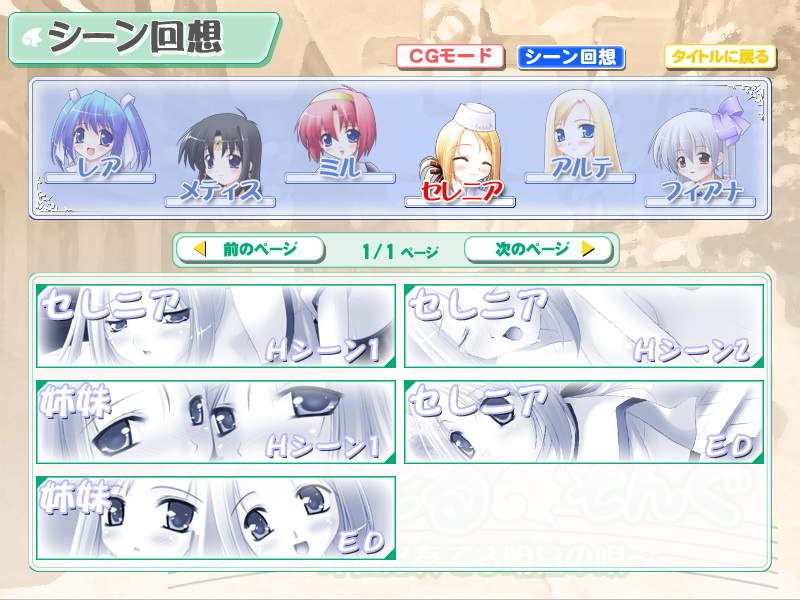This screenshot has height=600, width=800.
Task: Open the セレニア Hシーン2 scene
Action: coord(583,326)
